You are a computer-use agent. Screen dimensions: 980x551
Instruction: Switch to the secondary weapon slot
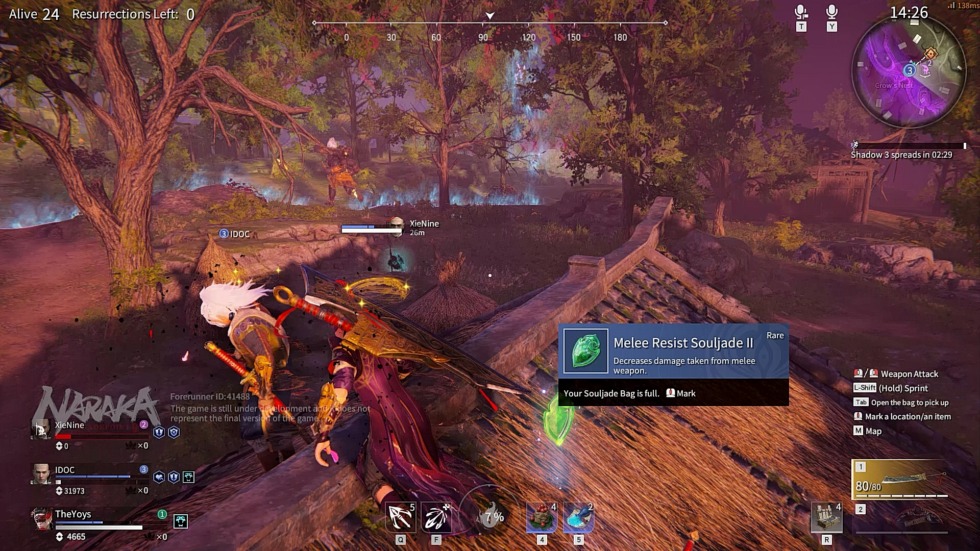pyautogui.click(x=900, y=518)
